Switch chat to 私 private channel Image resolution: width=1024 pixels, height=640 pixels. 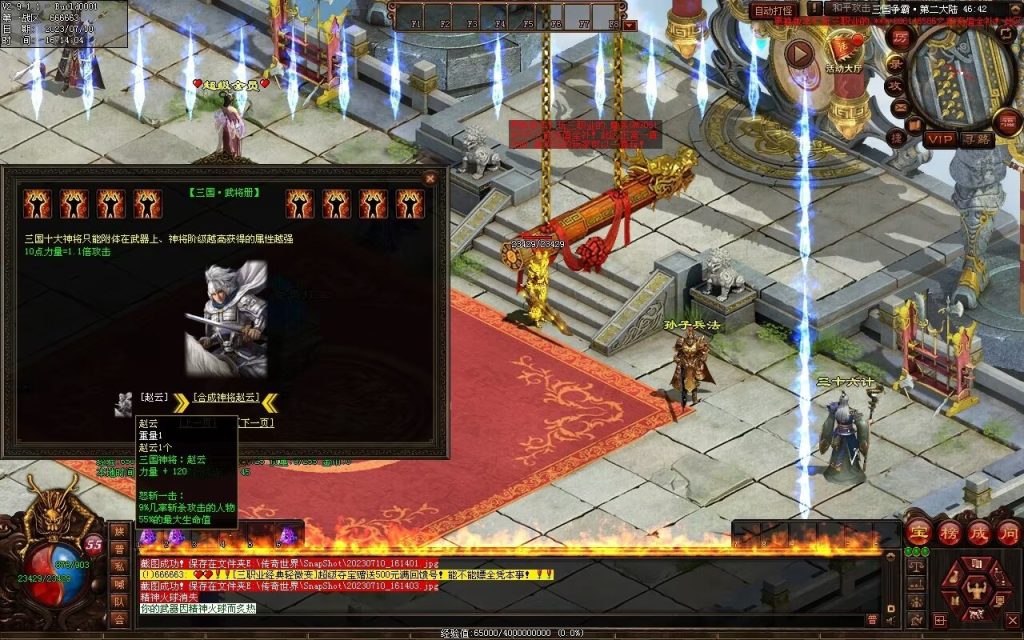click(119, 566)
